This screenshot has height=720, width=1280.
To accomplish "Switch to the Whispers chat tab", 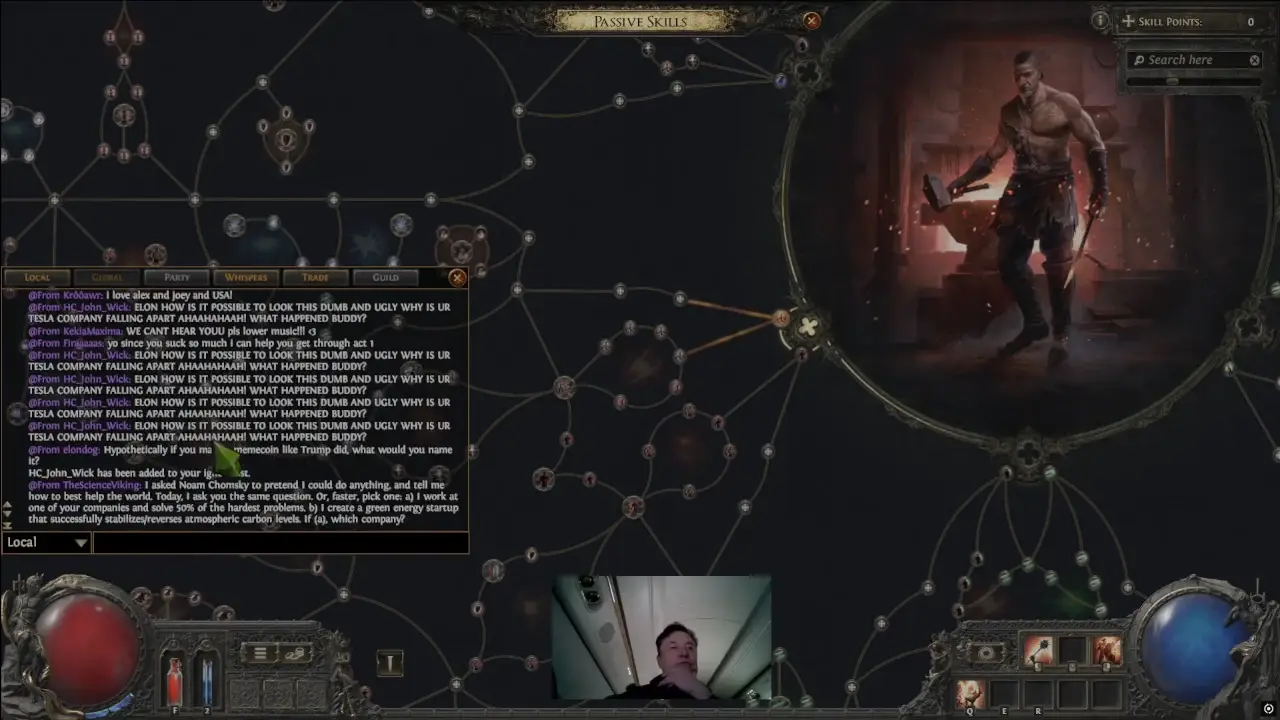I will pyautogui.click(x=245, y=277).
